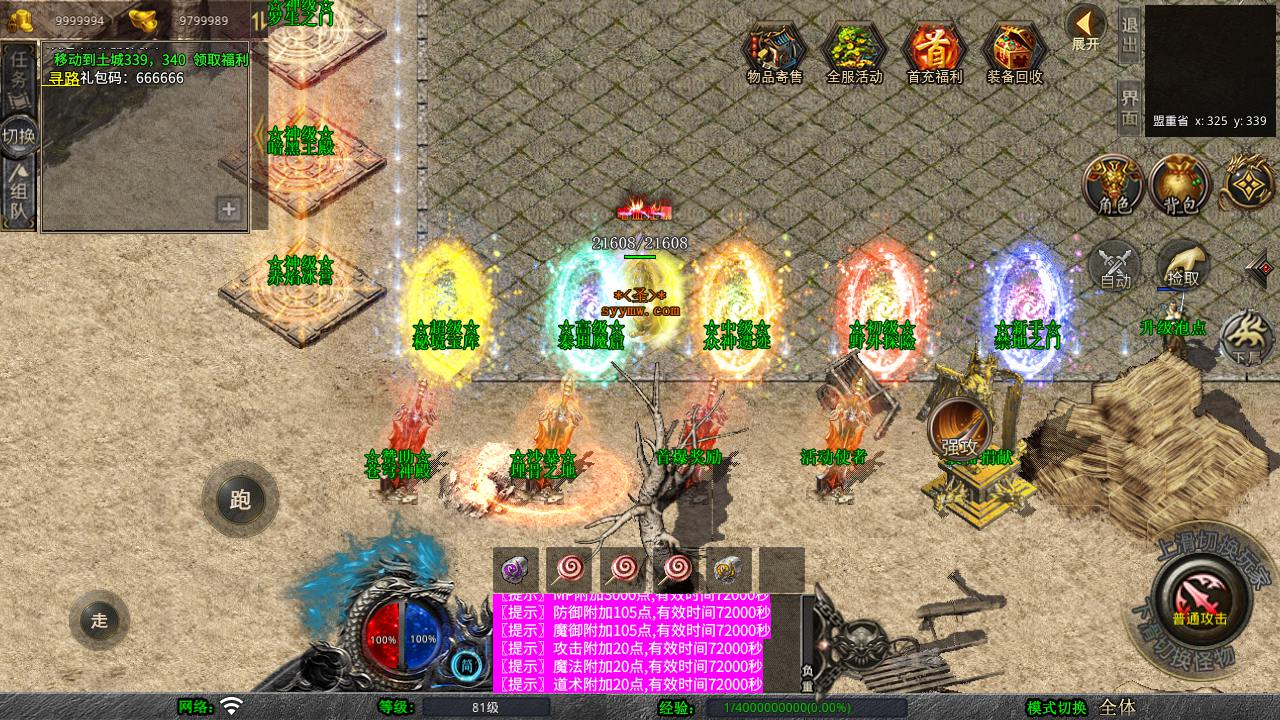The image size is (1280, 720).
Task: Tap the 拾取 pickup button
Action: pos(1183,266)
